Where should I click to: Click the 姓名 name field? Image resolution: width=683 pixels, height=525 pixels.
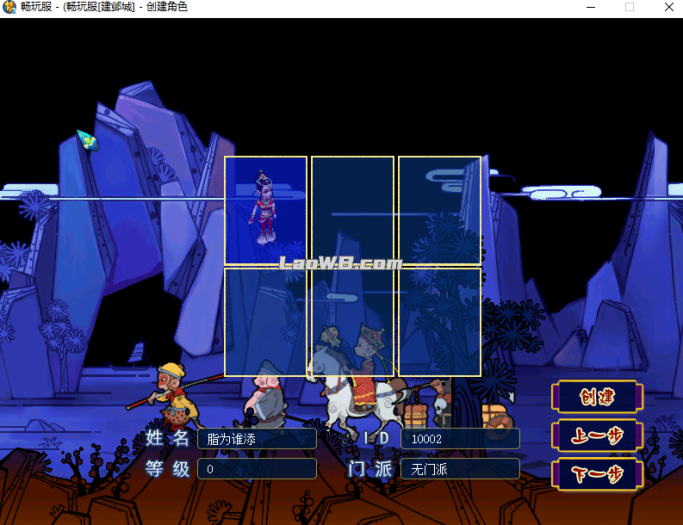point(256,439)
